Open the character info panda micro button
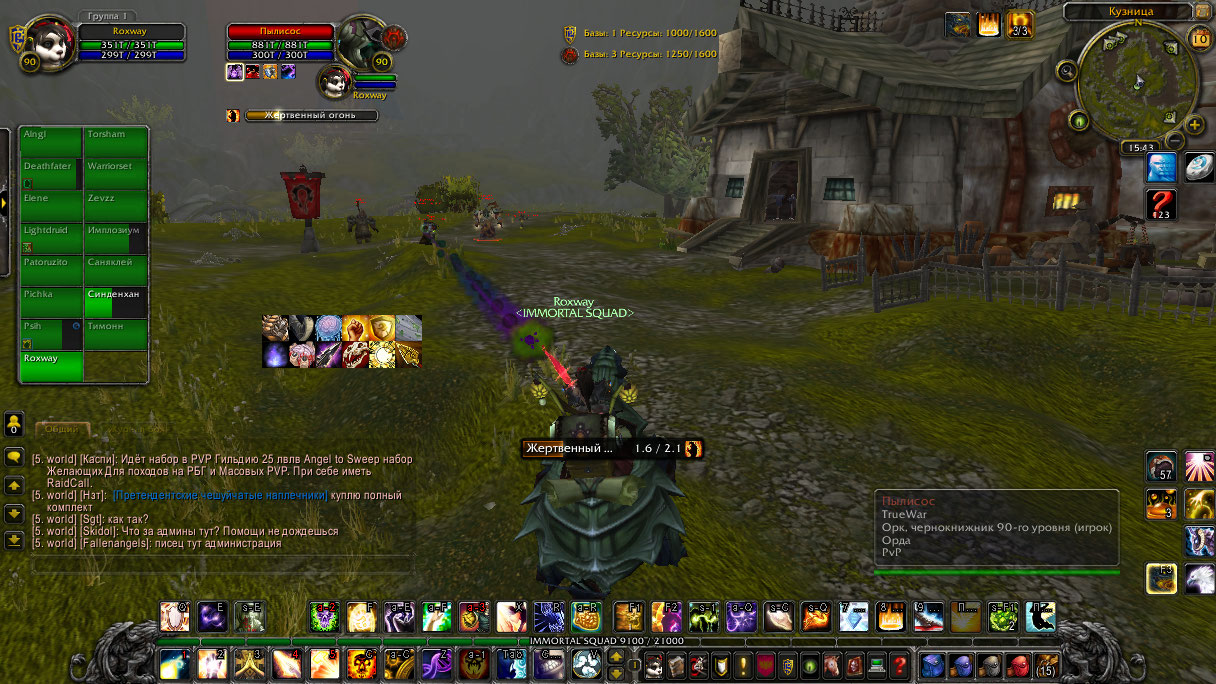Viewport: 1216px width, 684px height. (x=654, y=664)
